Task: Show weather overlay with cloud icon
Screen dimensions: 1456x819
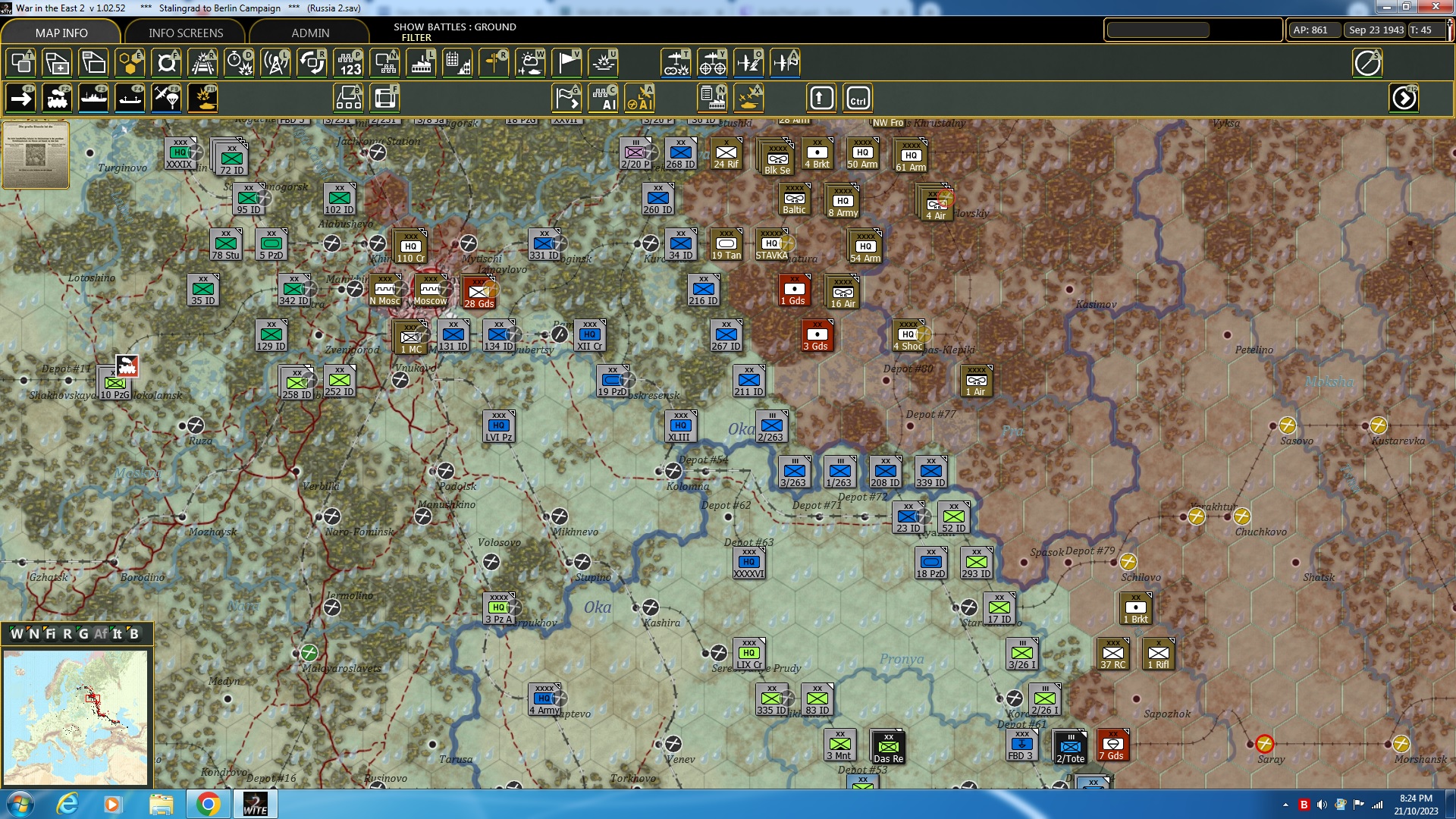Action: coord(531,63)
